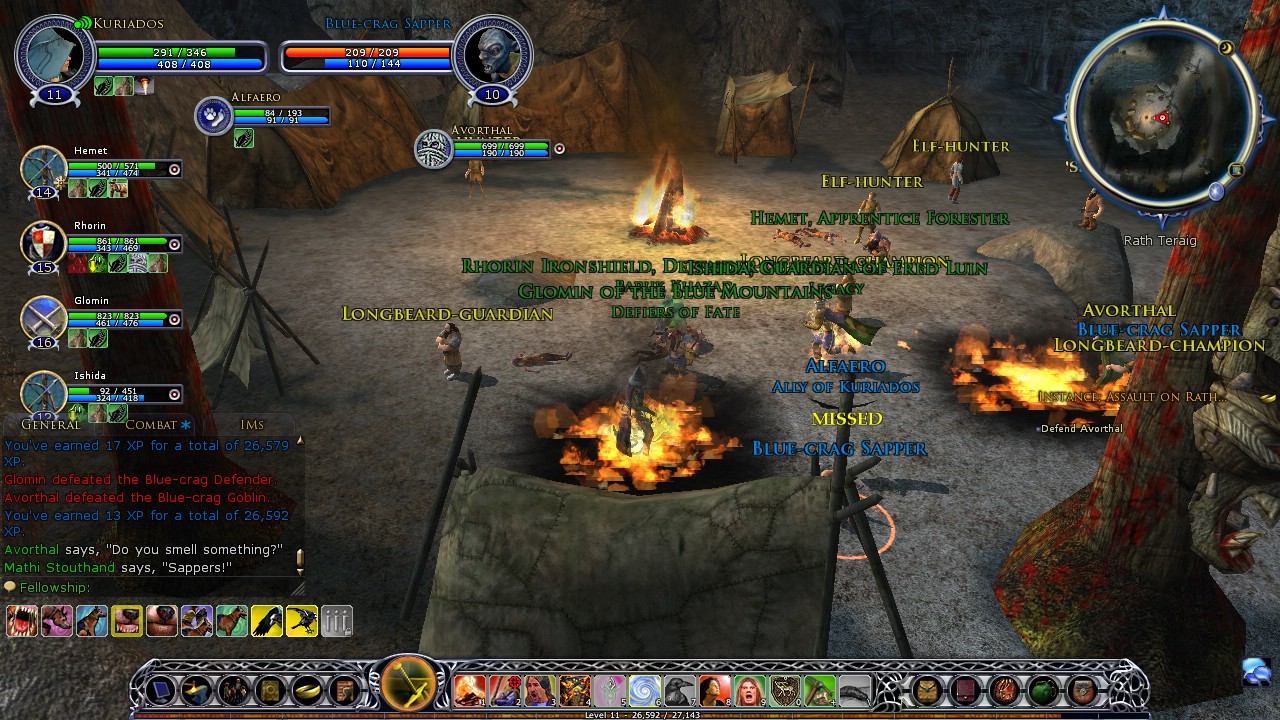Click the Fellowship chat input line
Viewport: 1280px width, 720px height.
150,587
